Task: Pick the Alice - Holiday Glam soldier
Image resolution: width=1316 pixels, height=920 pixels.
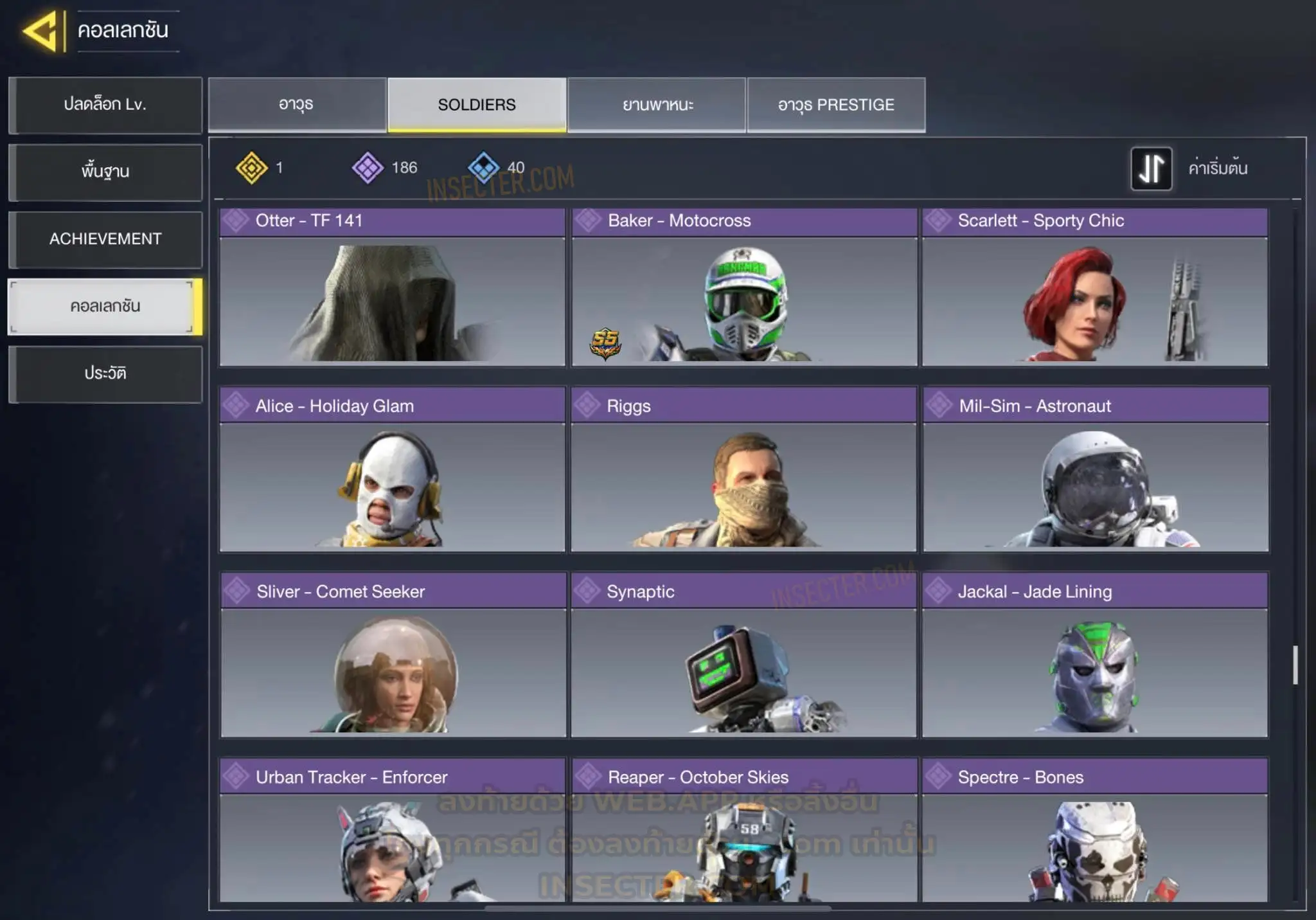Action: tap(392, 470)
